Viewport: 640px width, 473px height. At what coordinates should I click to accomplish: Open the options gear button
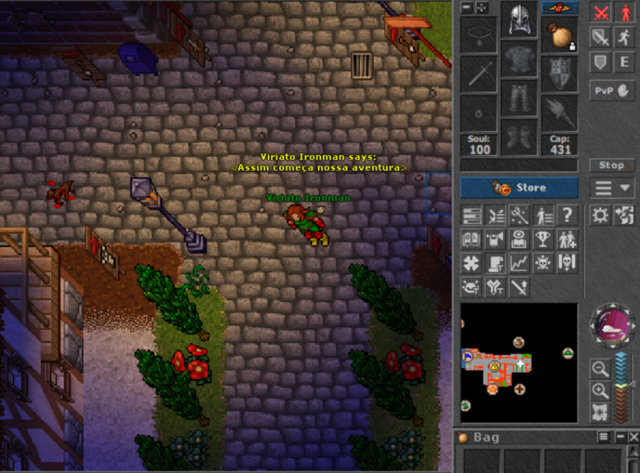click(x=601, y=215)
